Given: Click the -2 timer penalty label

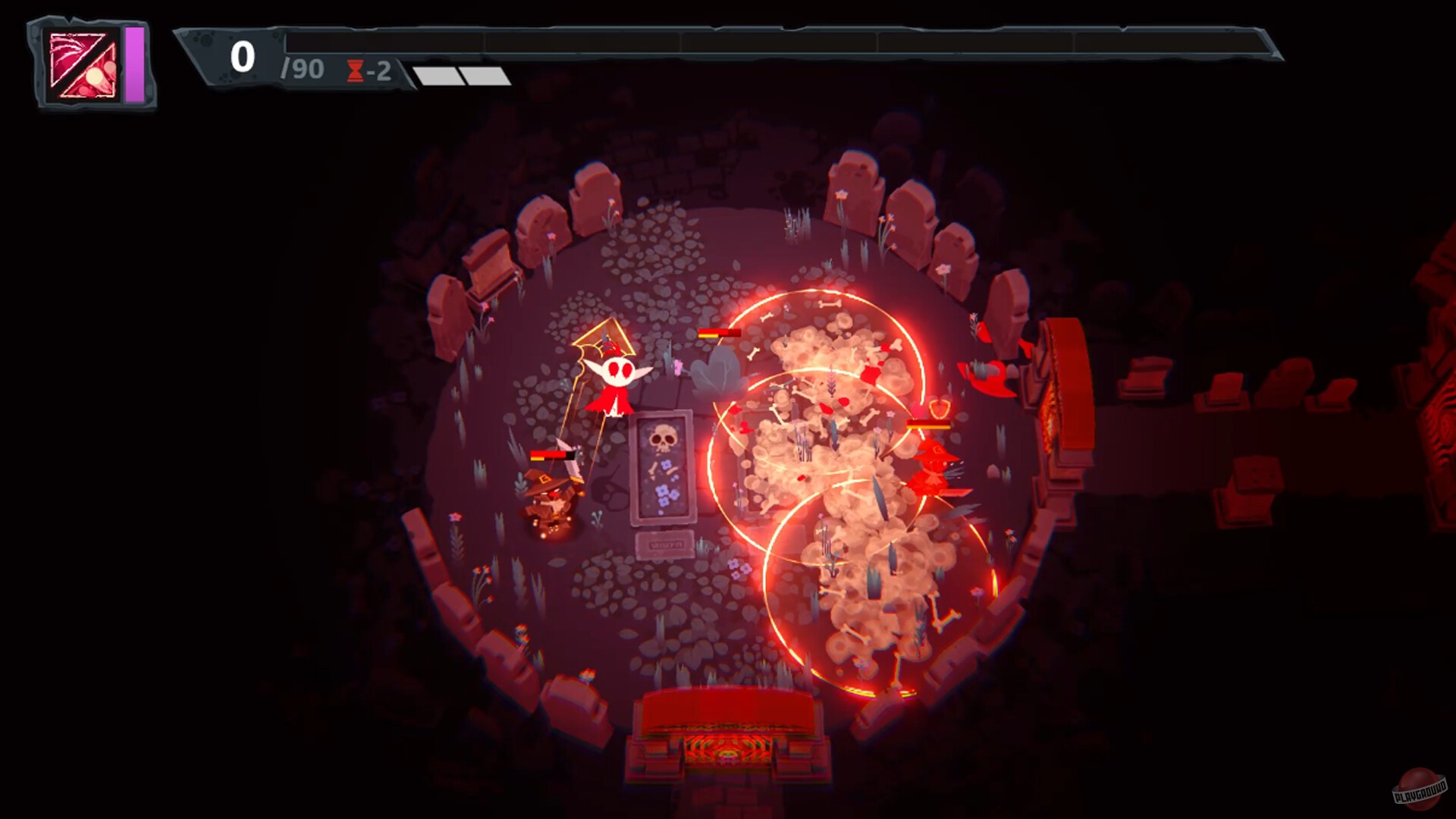Looking at the screenshot, I should (378, 71).
